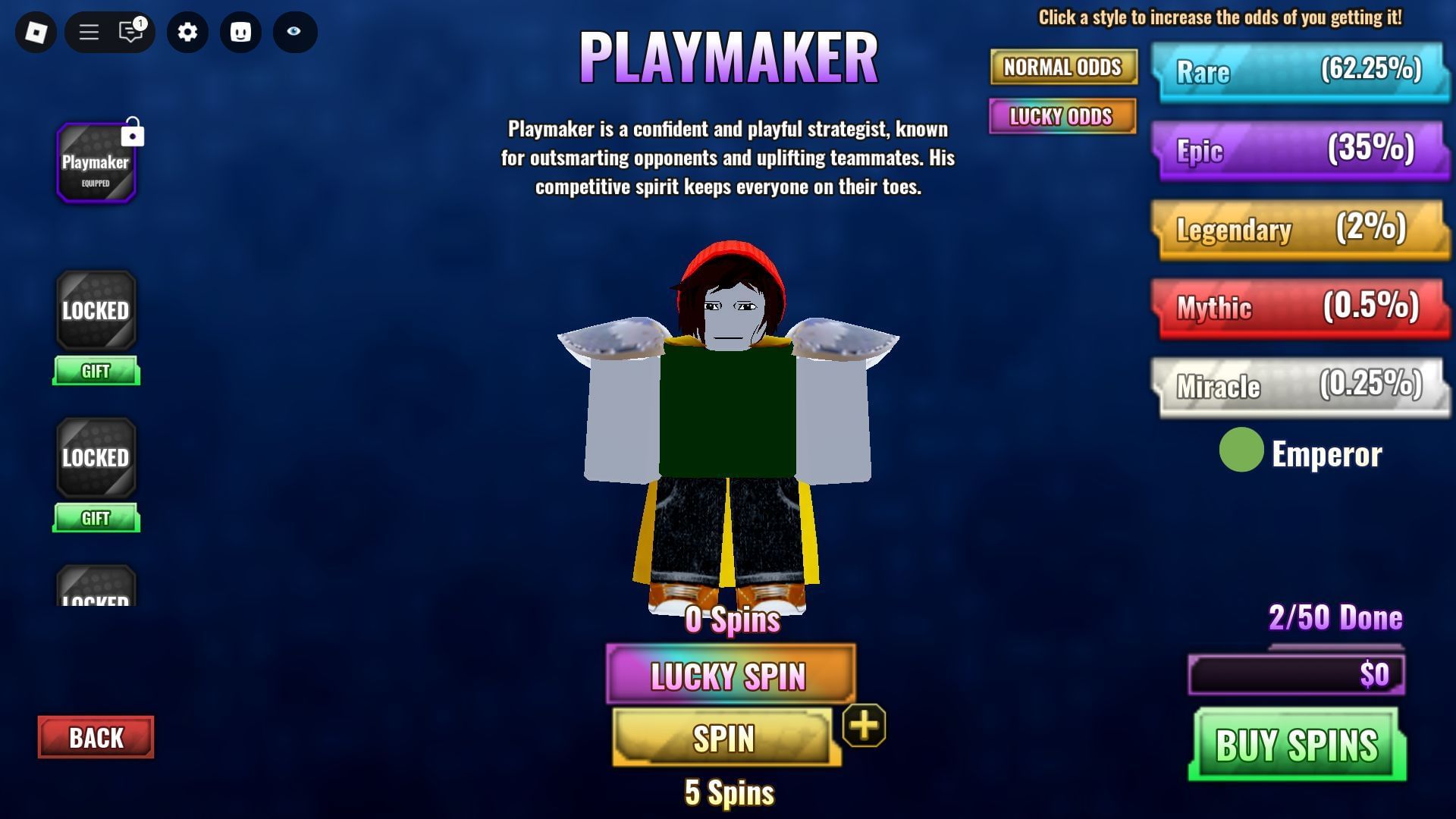Open the Roblox logo menu
The height and width of the screenshot is (819, 1456).
pos(36,32)
